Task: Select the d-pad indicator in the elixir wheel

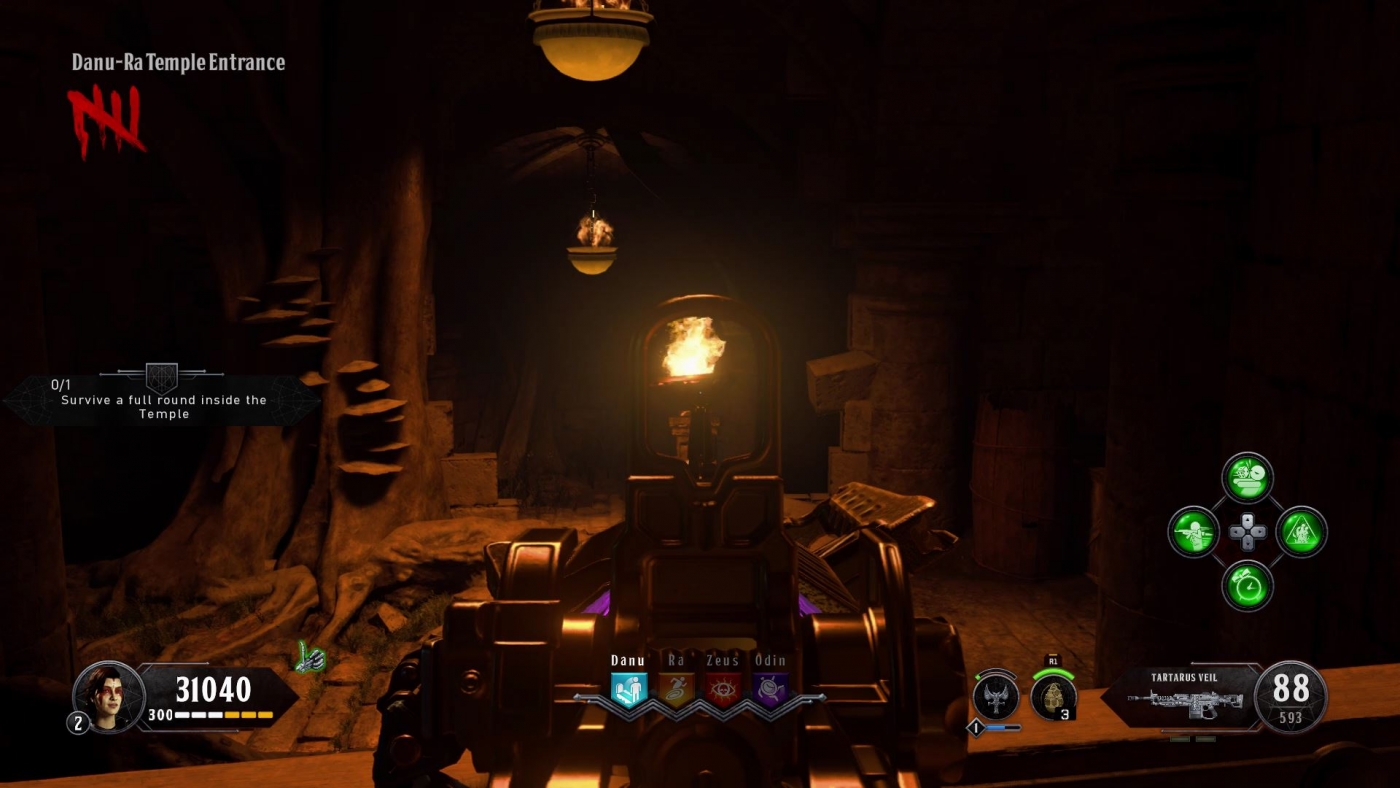Action: [1246, 531]
